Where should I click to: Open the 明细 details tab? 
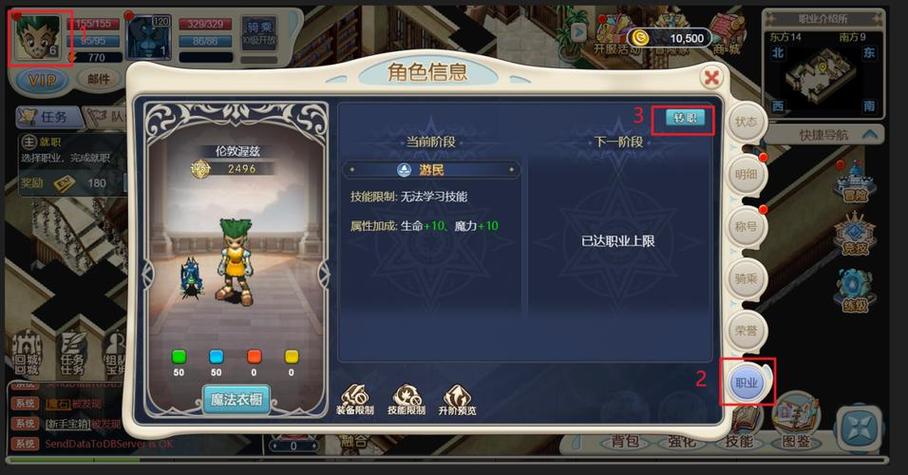[x=746, y=173]
